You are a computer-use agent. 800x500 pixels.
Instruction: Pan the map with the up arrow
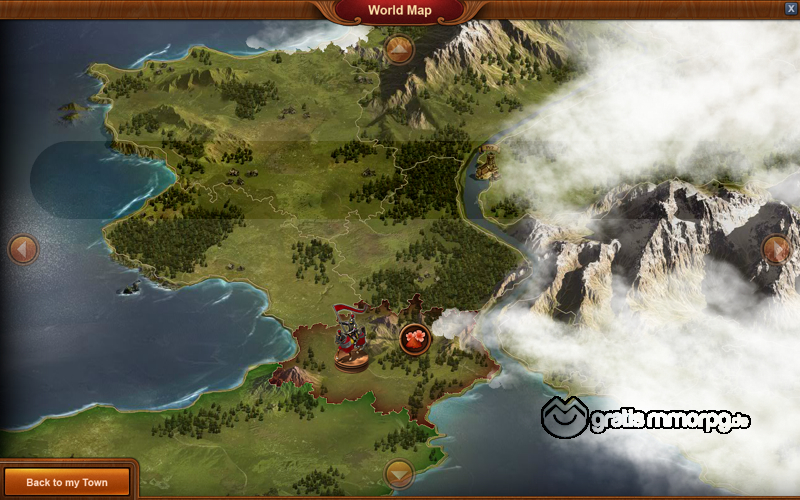pos(399,49)
